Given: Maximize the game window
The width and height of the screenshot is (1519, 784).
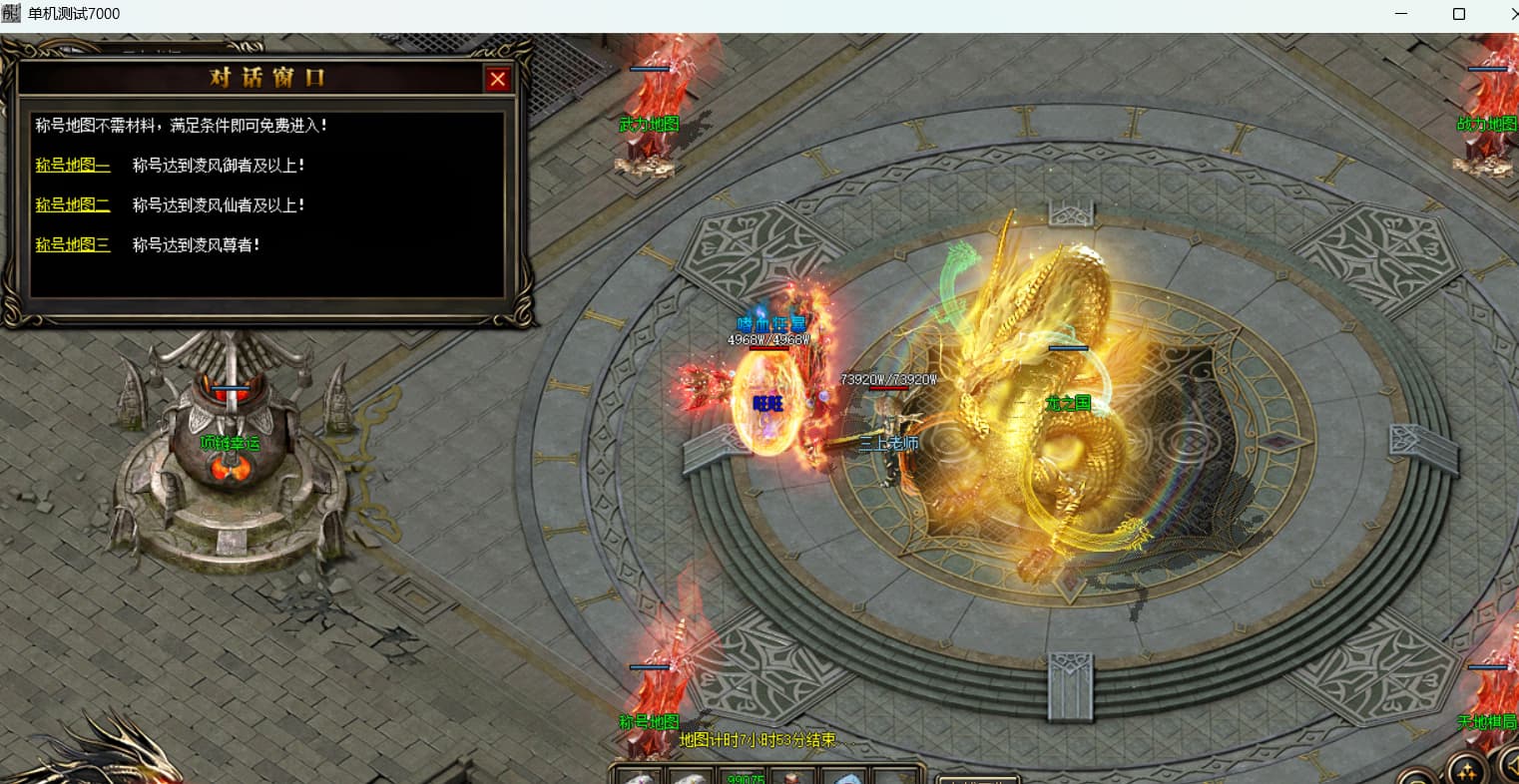Looking at the screenshot, I should pos(1459,14).
